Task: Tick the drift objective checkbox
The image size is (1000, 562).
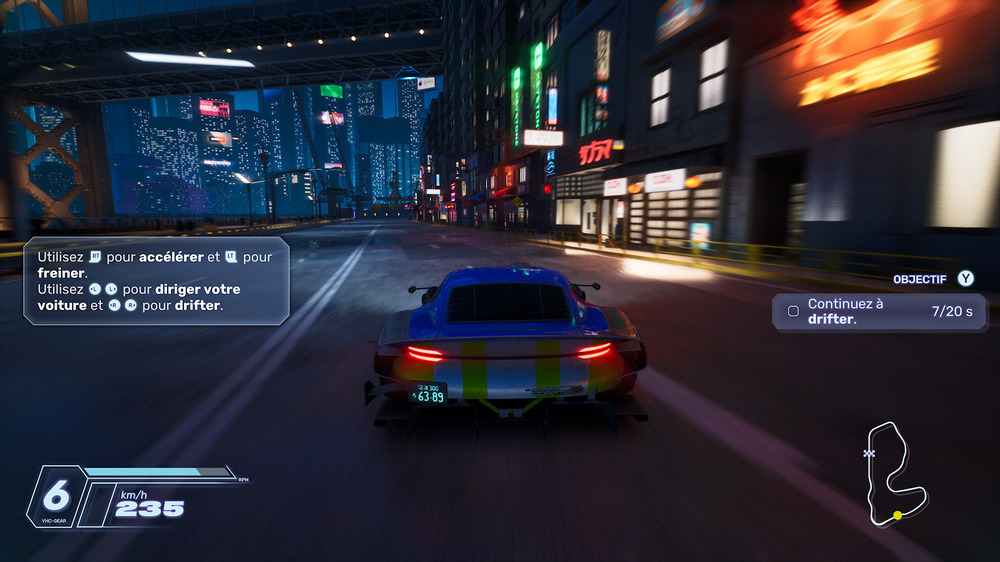Action: pyautogui.click(x=793, y=311)
